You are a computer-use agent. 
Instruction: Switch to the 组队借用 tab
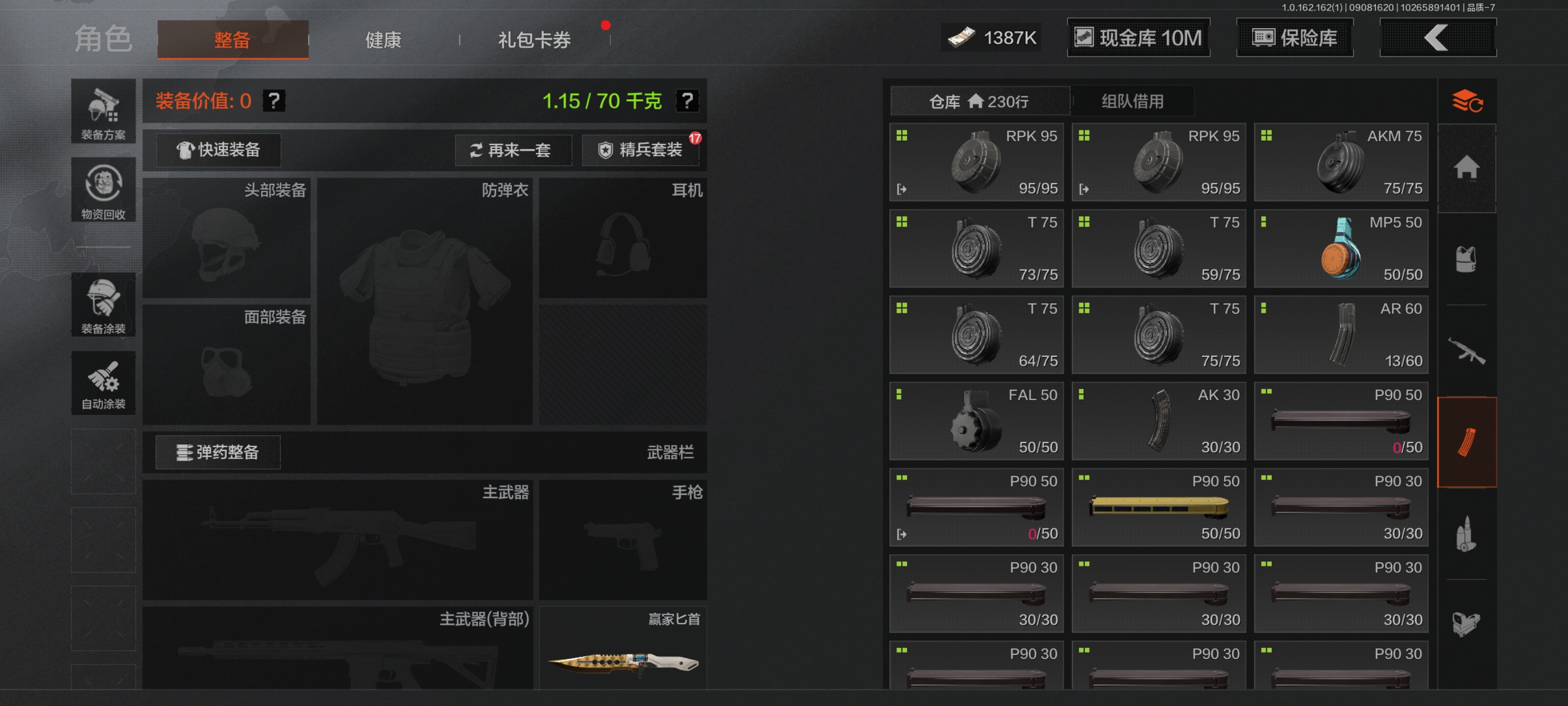pyautogui.click(x=1132, y=101)
